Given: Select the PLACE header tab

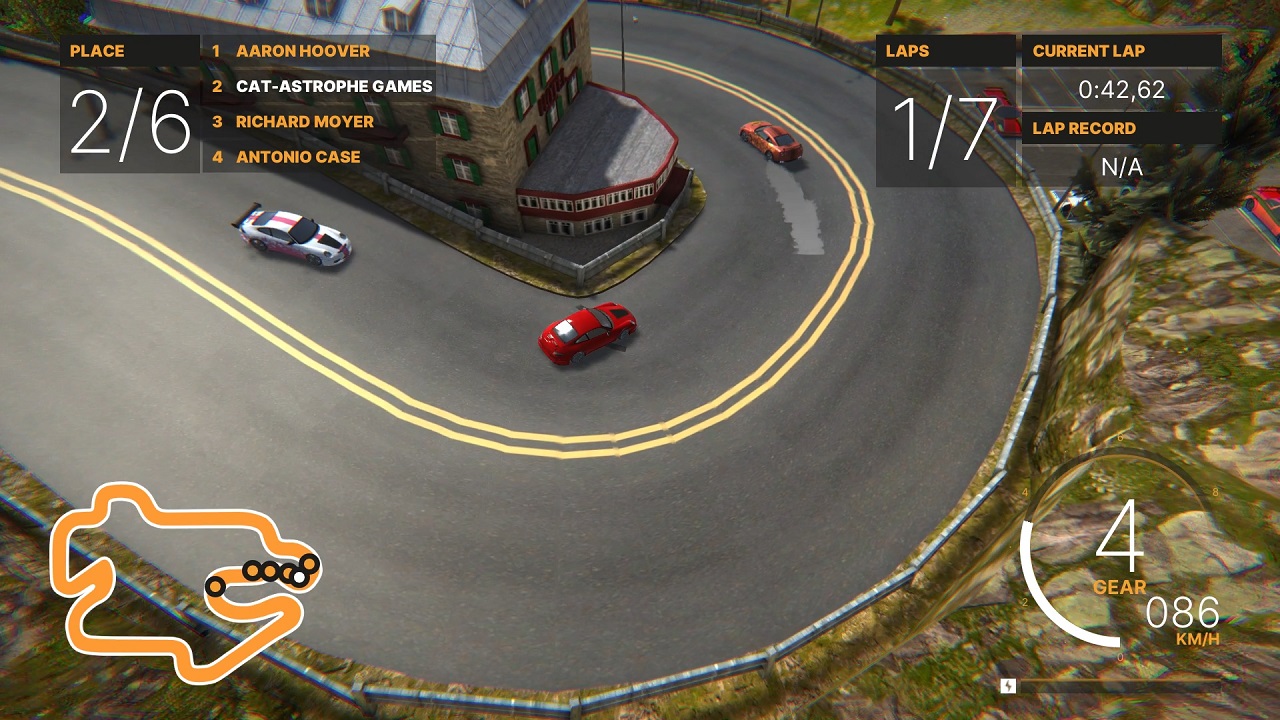Looking at the screenshot, I should 96,51.
